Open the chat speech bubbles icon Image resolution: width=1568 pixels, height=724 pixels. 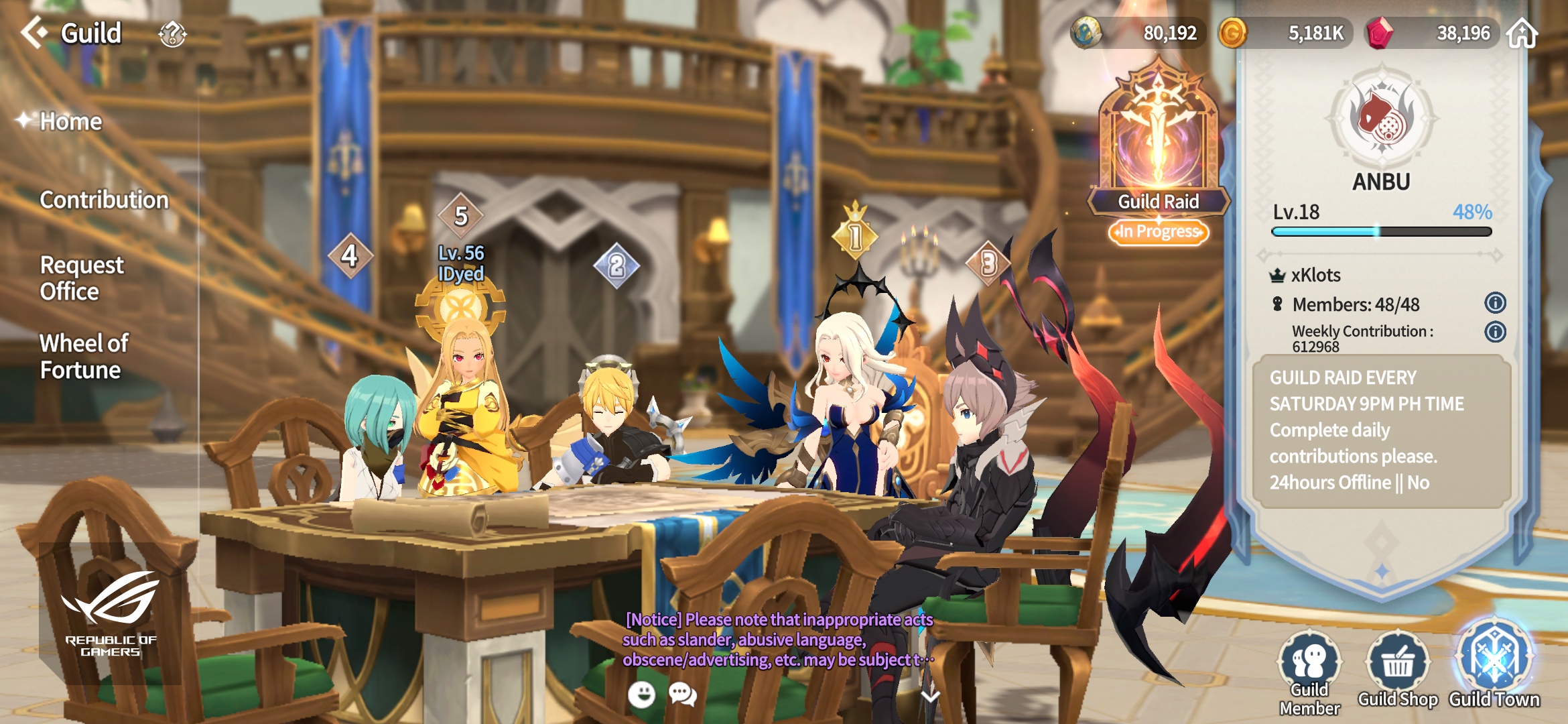pyautogui.click(x=683, y=695)
